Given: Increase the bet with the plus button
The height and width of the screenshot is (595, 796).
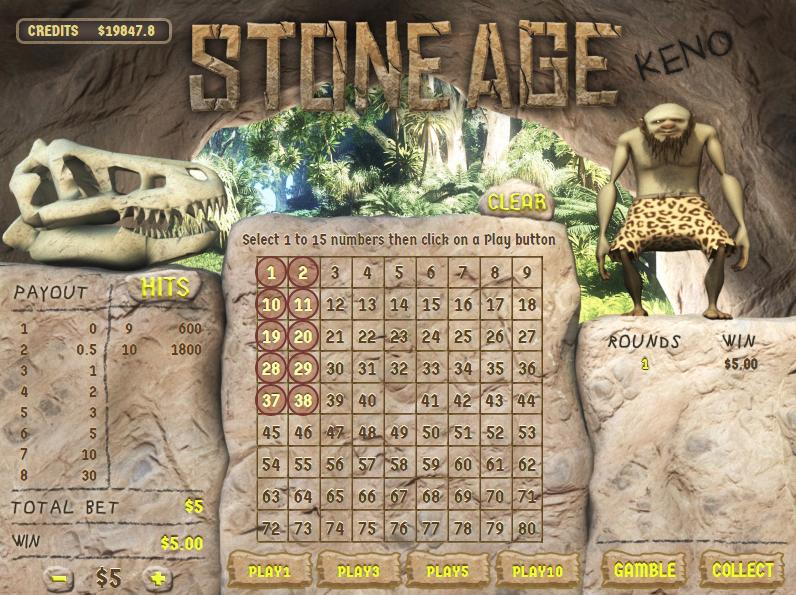Looking at the screenshot, I should [x=156, y=578].
